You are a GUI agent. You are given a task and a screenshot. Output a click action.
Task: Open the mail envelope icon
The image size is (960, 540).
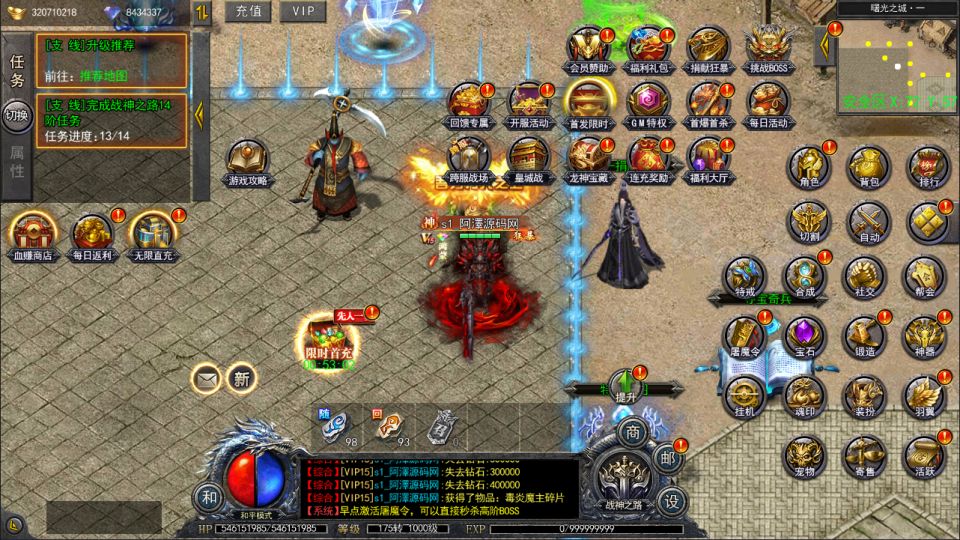tap(207, 378)
